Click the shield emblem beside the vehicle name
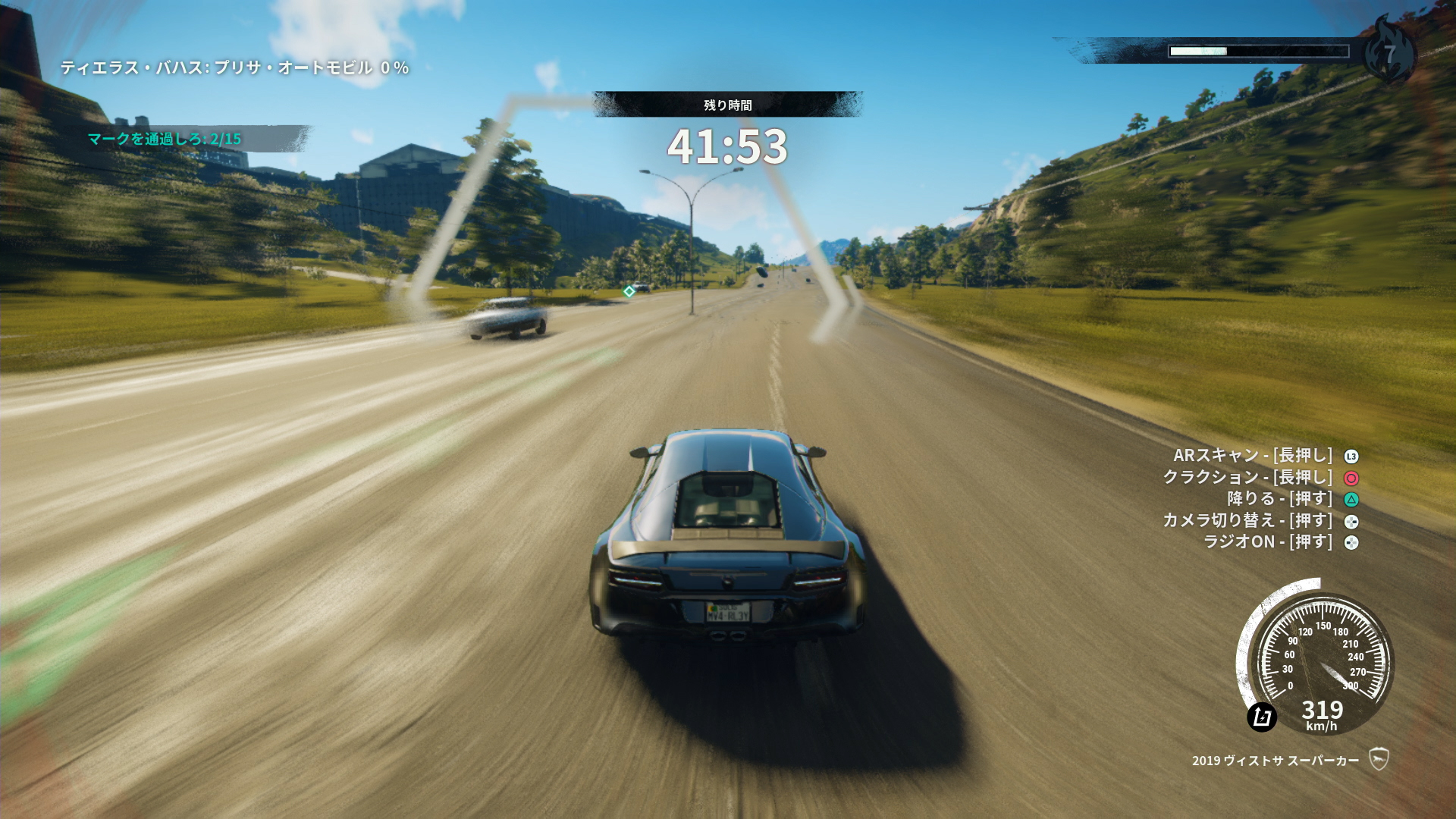The width and height of the screenshot is (1456, 819). (x=1379, y=759)
